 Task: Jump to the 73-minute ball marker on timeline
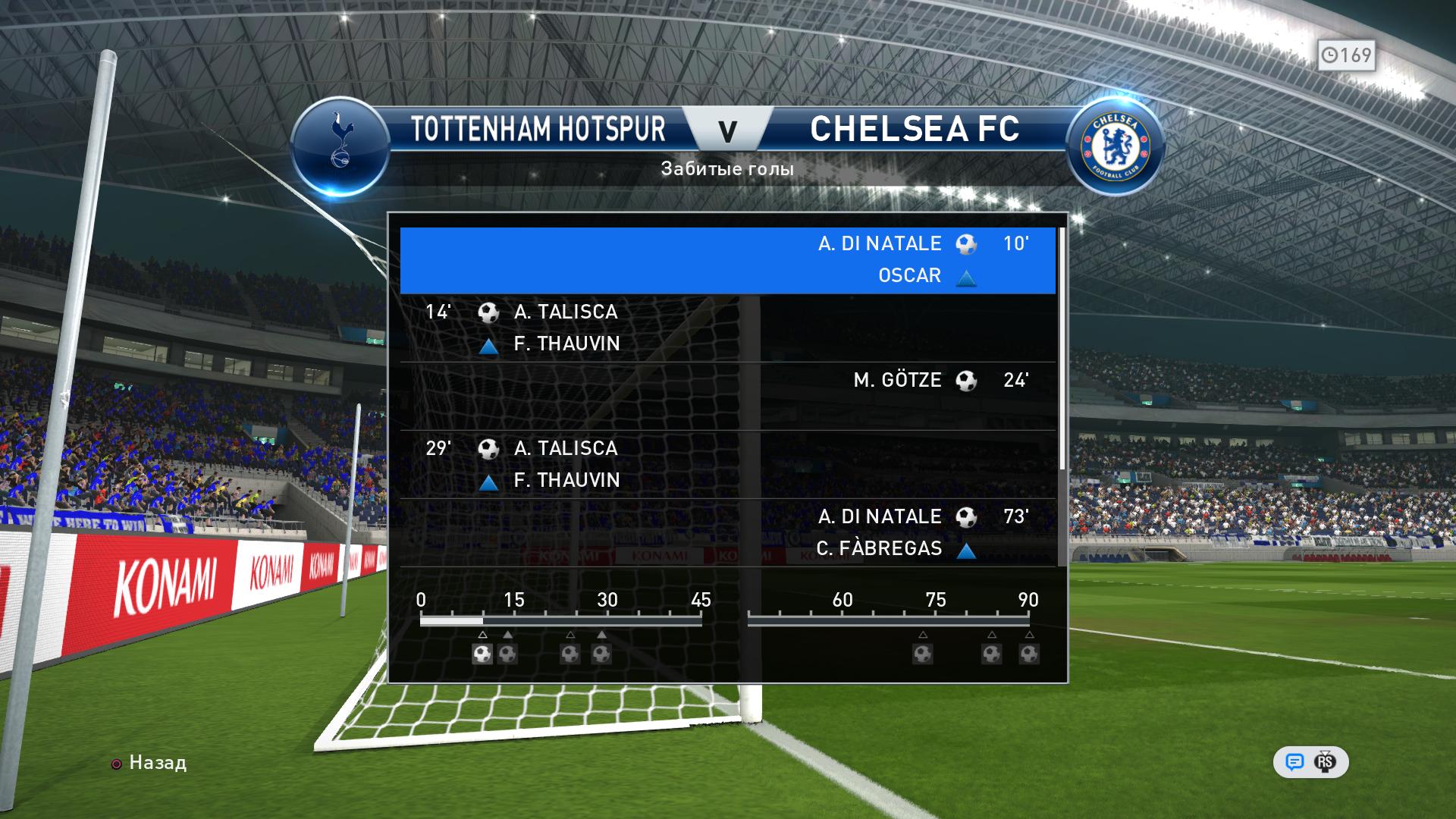click(923, 654)
